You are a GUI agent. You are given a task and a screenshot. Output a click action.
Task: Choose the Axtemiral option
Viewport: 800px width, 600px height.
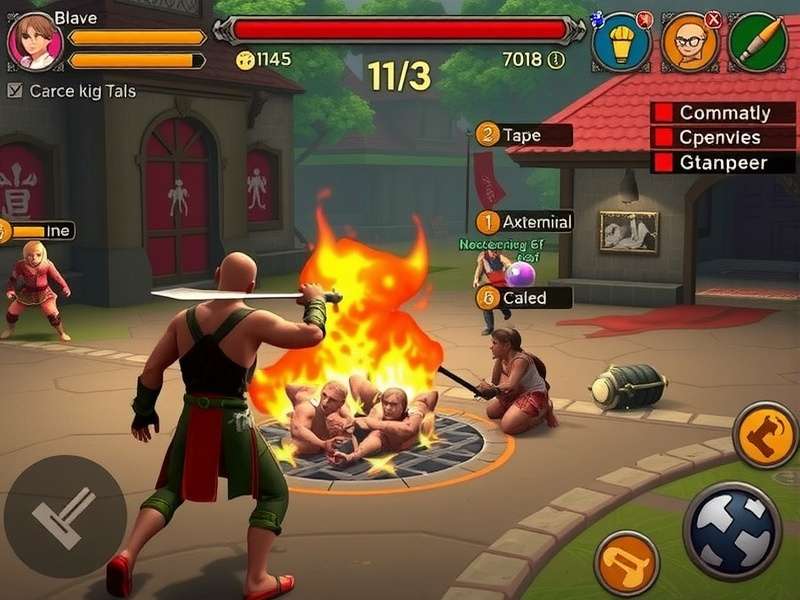point(524,222)
